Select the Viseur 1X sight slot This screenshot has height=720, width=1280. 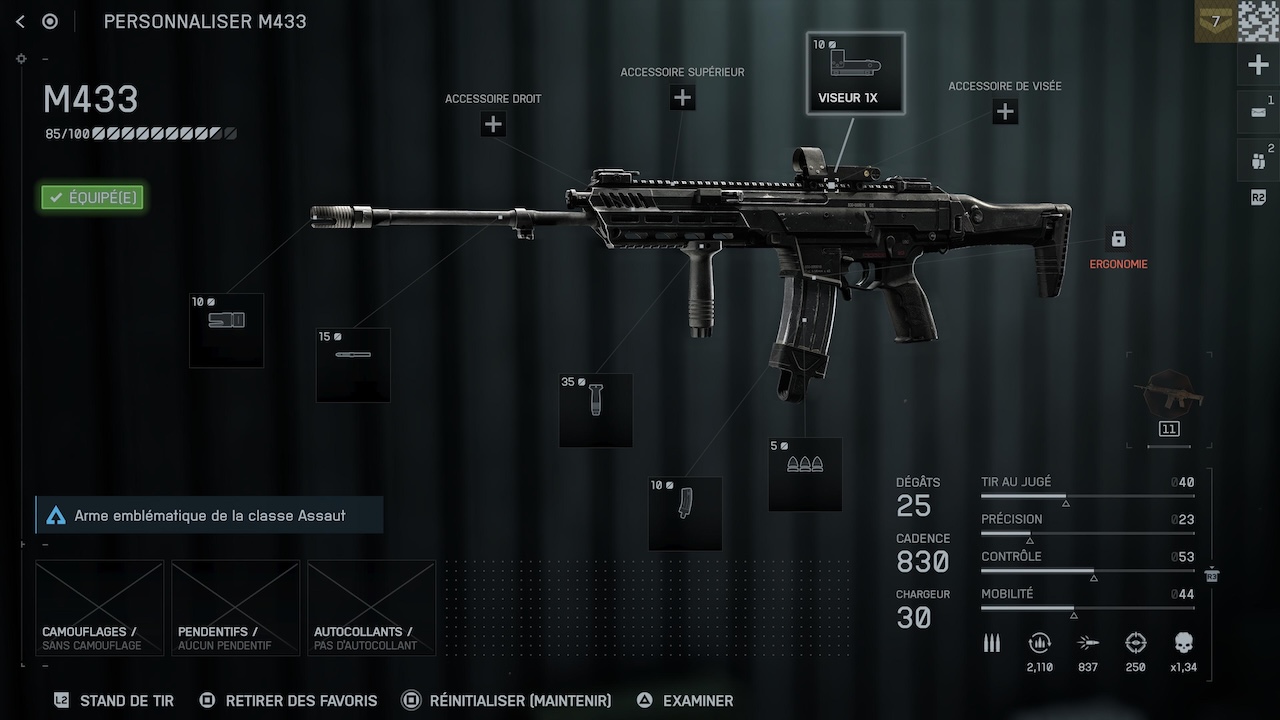[x=855, y=73]
